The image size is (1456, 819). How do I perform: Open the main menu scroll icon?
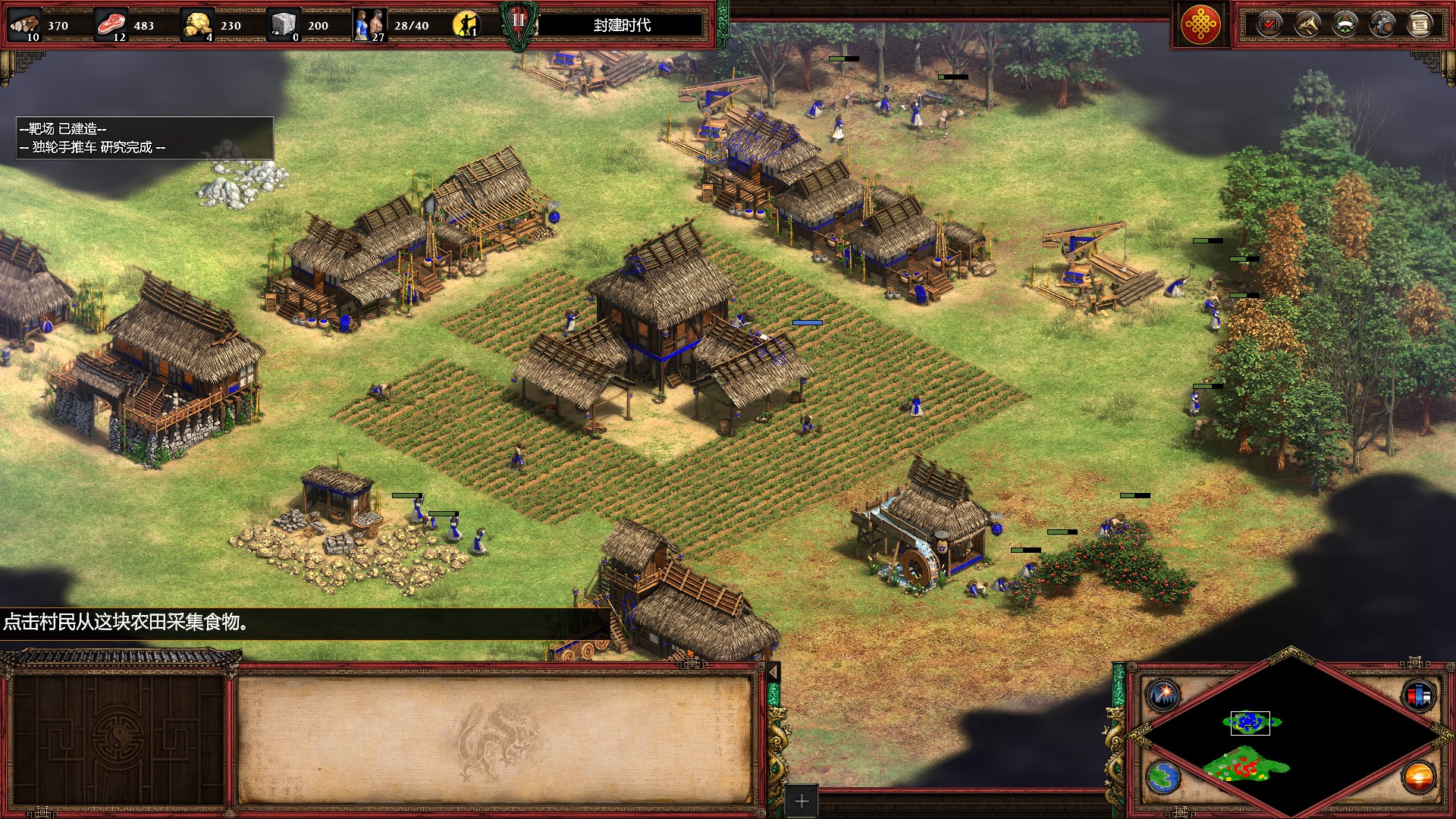tap(1420, 25)
